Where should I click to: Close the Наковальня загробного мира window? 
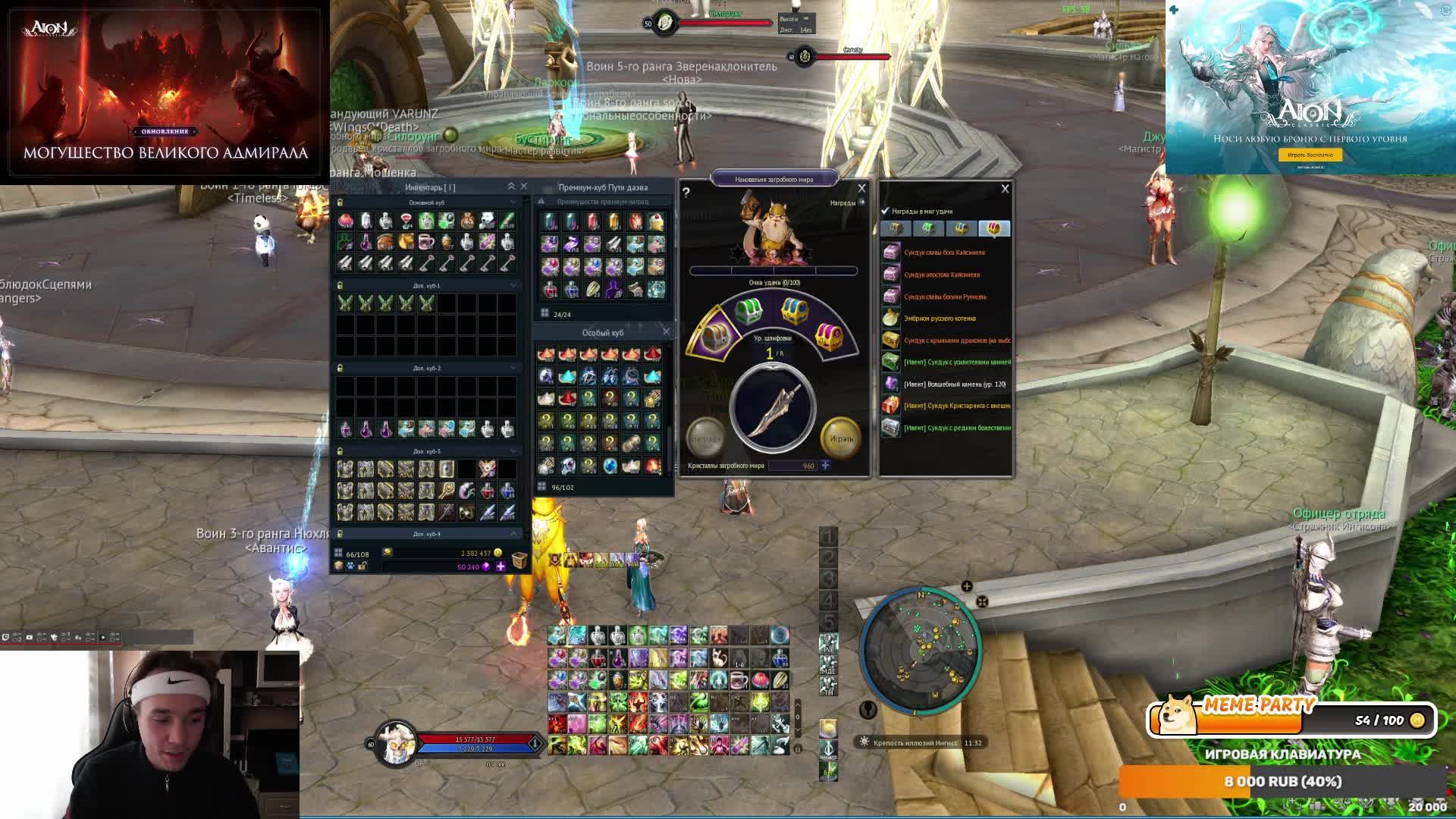(861, 188)
